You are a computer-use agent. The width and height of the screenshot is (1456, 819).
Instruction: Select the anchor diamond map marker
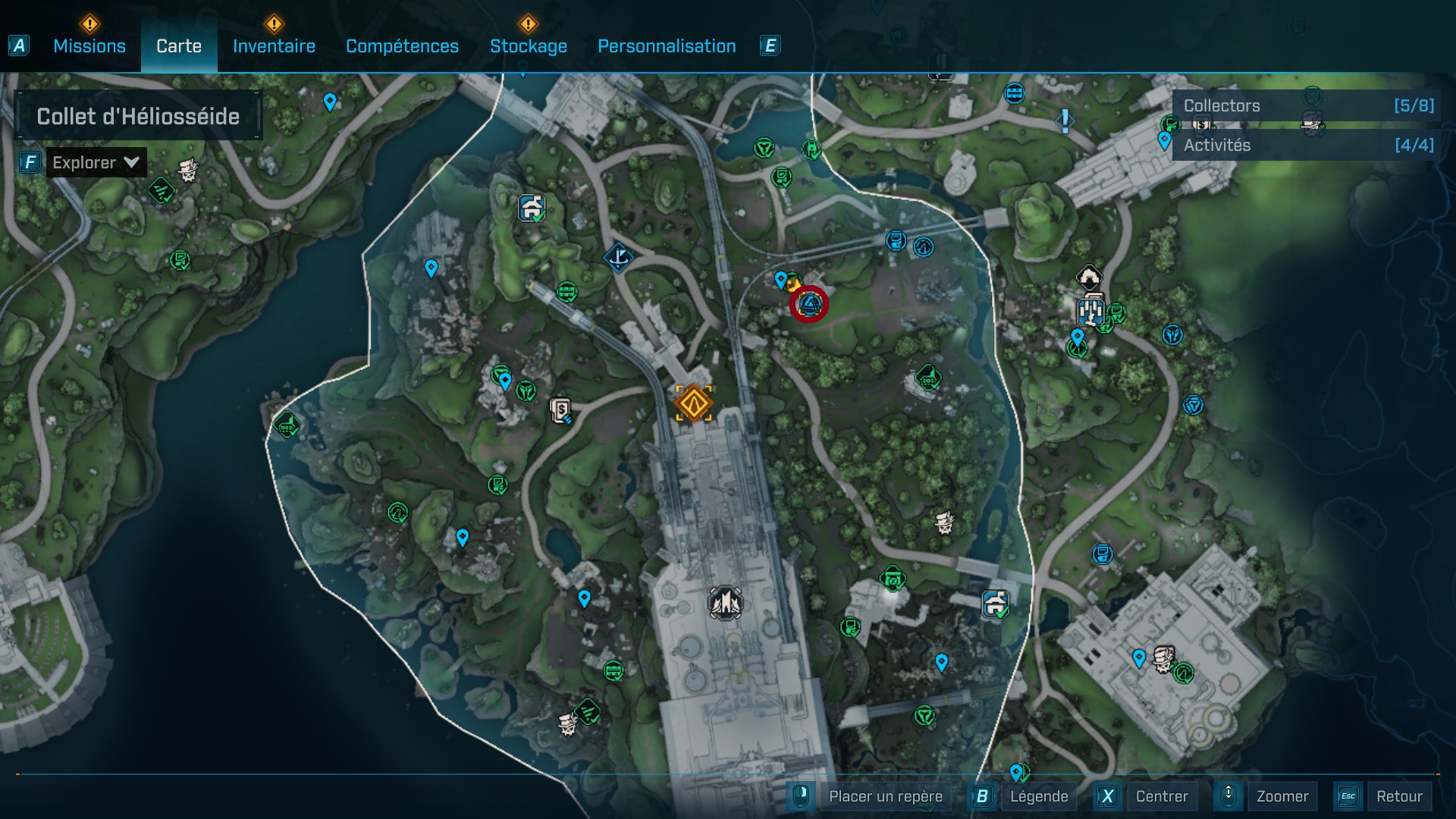[618, 257]
